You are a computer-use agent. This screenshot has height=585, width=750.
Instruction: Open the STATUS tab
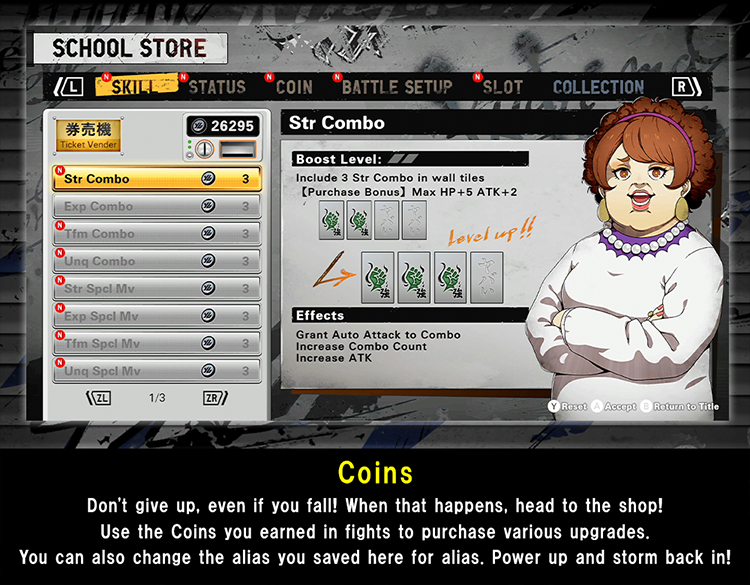click(x=217, y=87)
